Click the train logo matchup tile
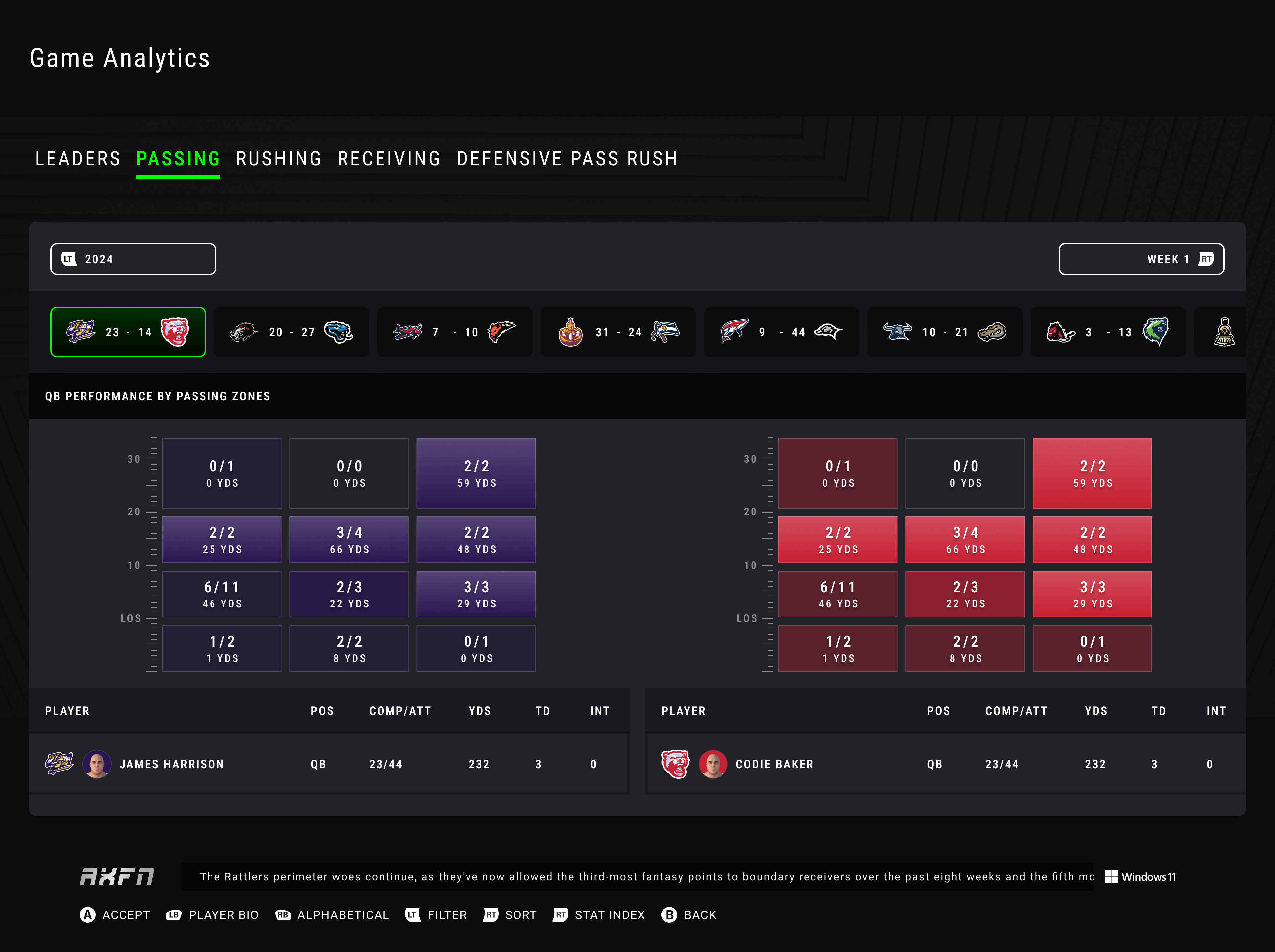The width and height of the screenshot is (1275, 952). pos(1224,332)
